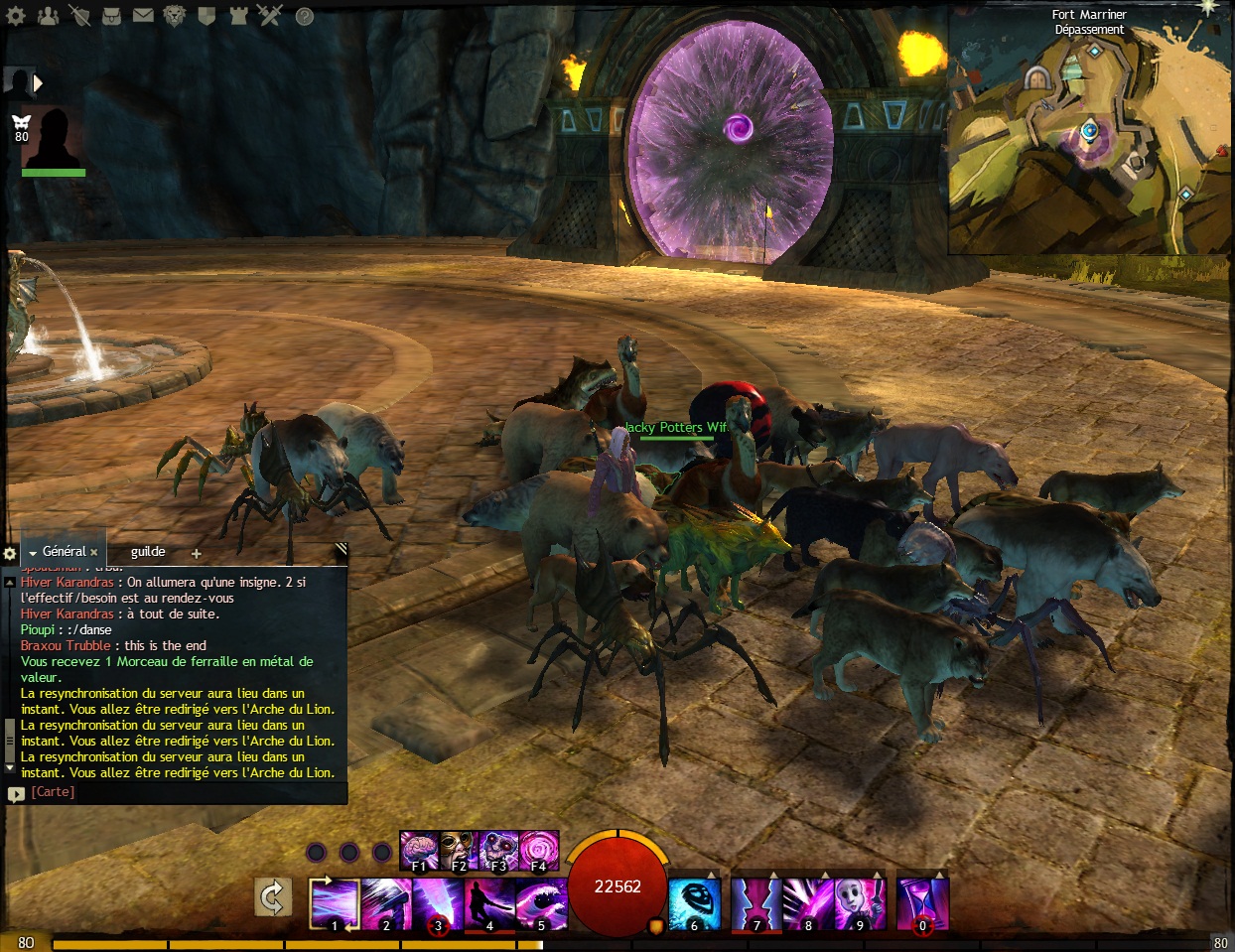The image size is (1235, 952).
Task: Open the mail envelope icon
Action: [x=143, y=16]
